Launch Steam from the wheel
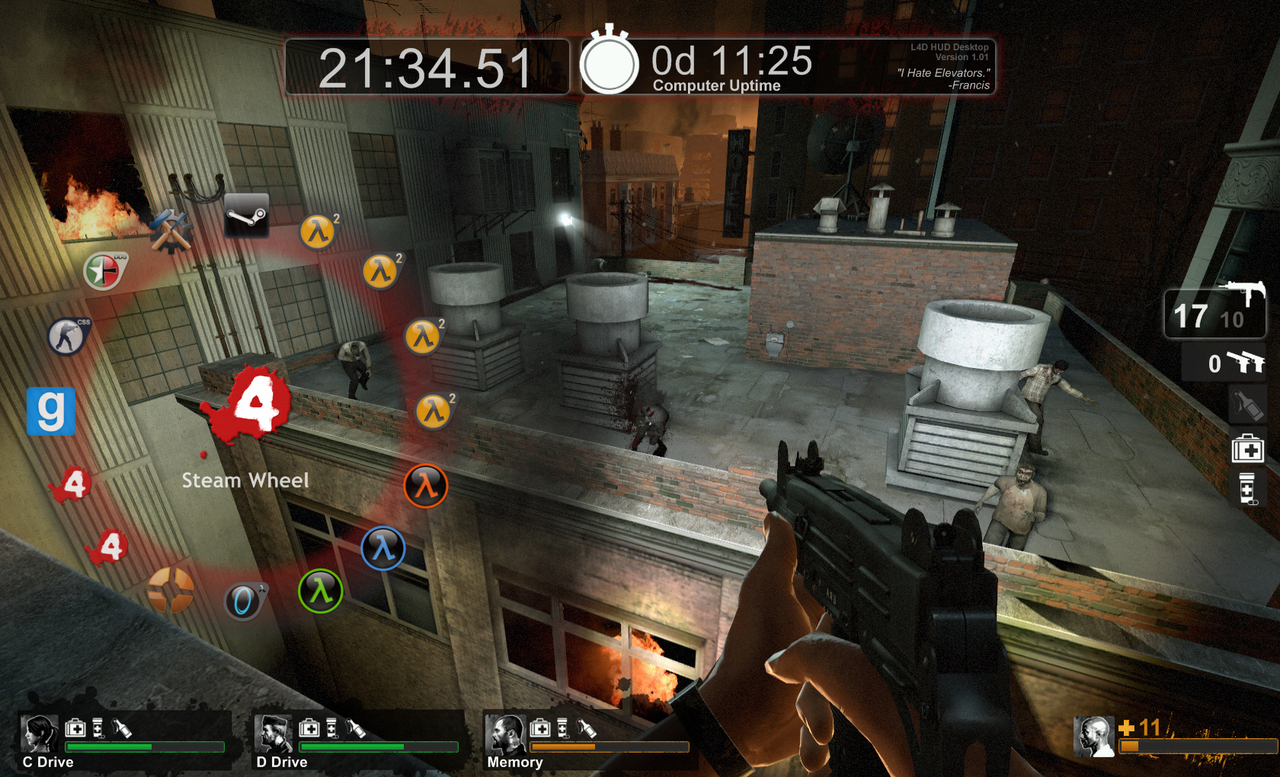 246,214
